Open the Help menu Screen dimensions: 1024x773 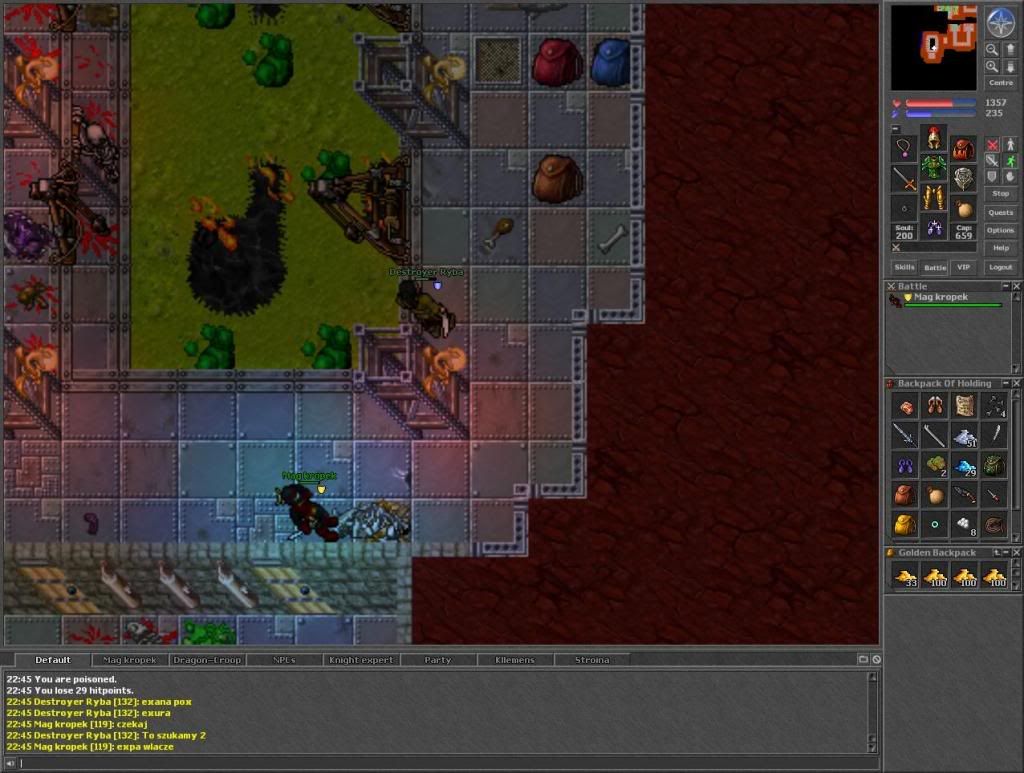point(1000,248)
